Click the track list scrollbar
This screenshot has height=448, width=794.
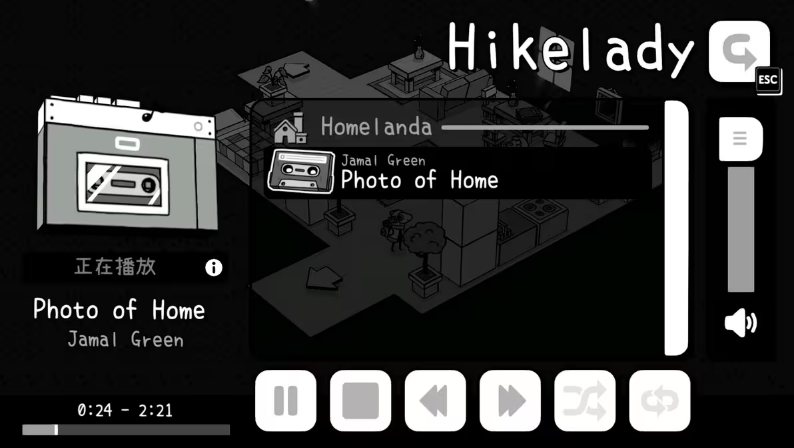point(677,227)
